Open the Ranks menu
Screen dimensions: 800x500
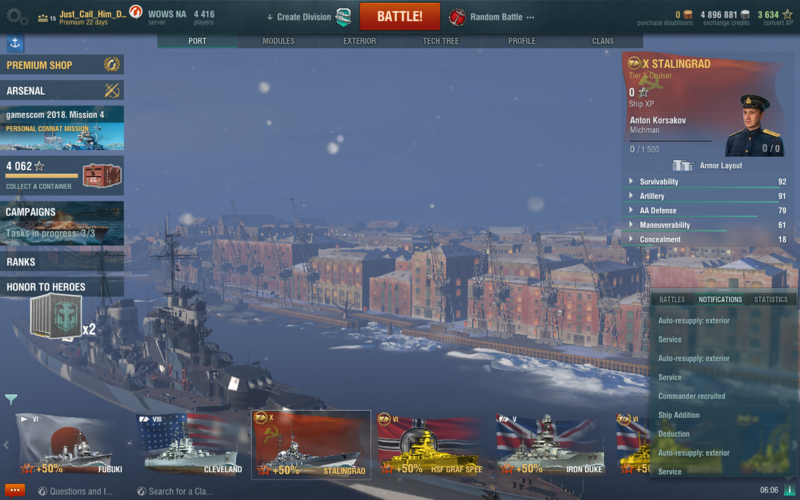pos(62,262)
